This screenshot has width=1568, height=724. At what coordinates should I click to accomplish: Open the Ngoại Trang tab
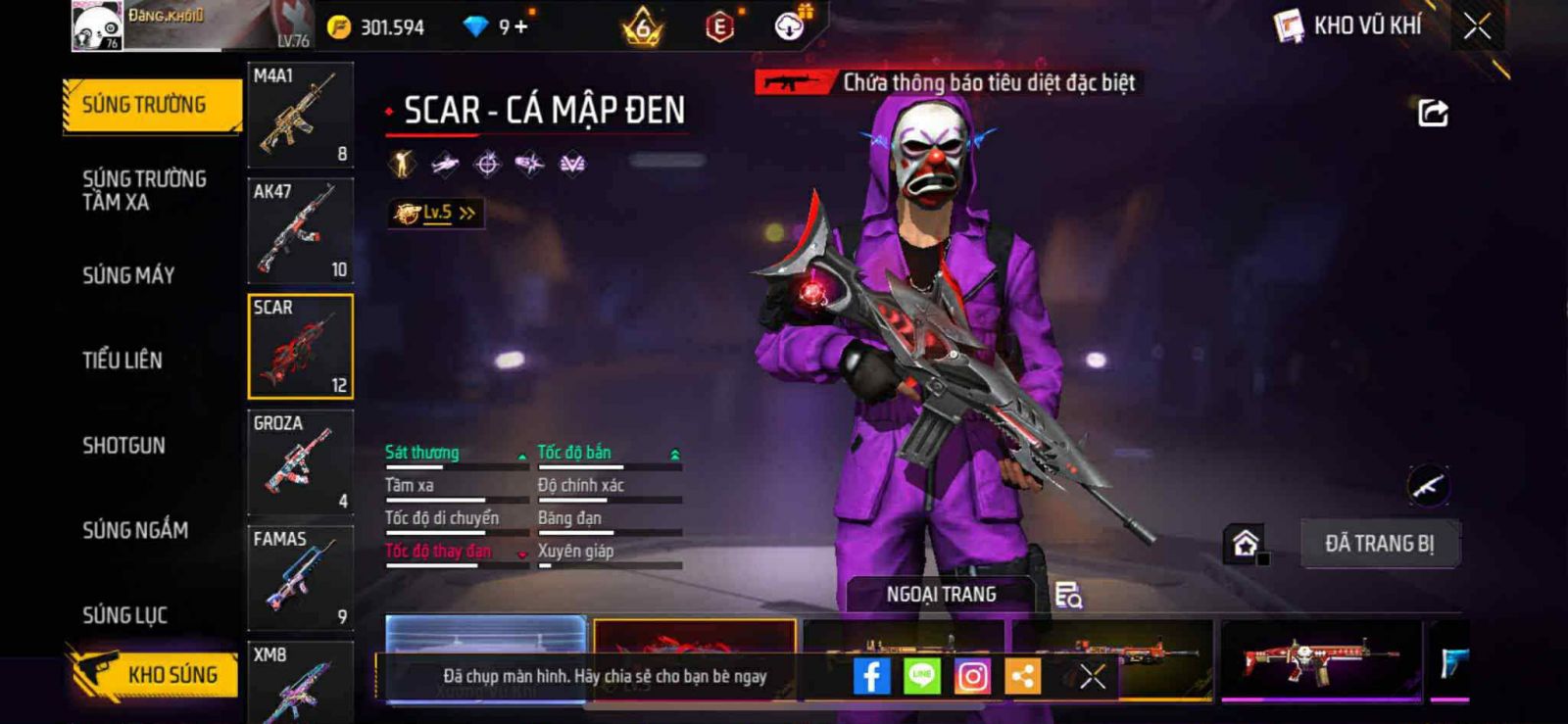click(941, 595)
